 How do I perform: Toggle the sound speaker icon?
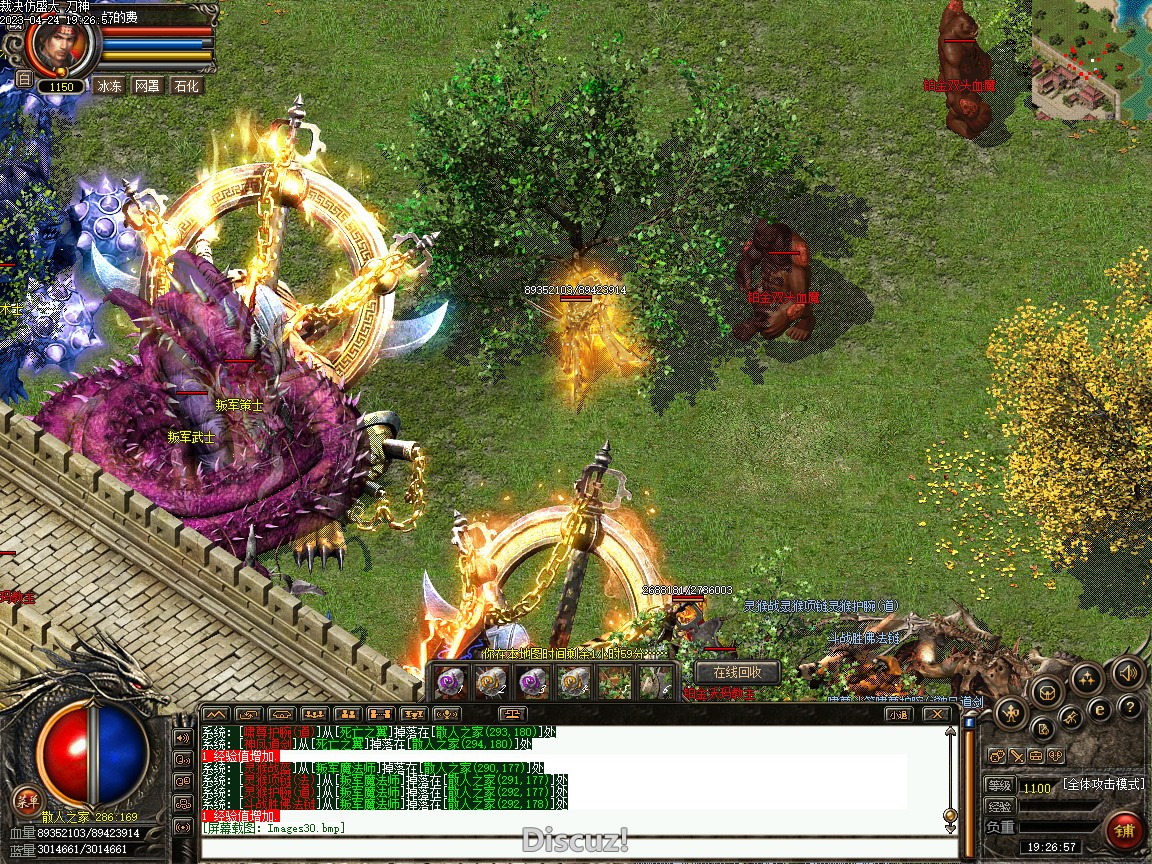coord(1127,672)
